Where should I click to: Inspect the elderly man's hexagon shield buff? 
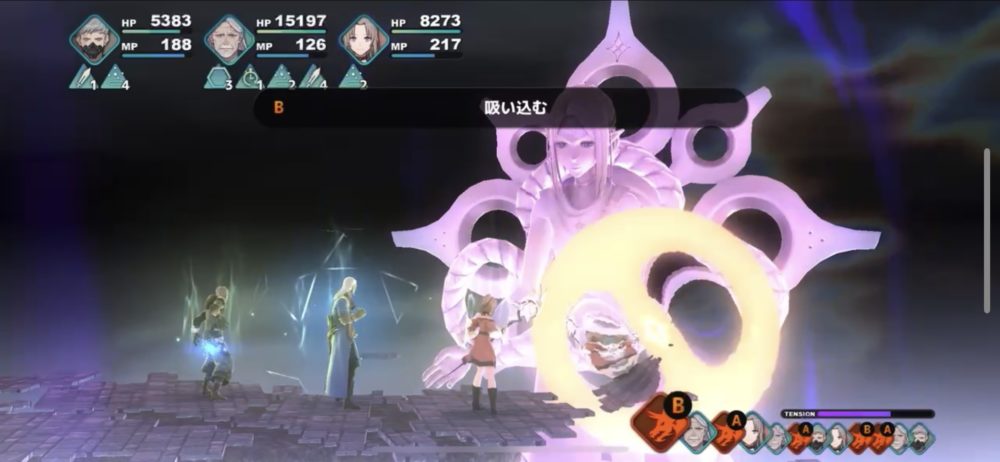point(219,77)
